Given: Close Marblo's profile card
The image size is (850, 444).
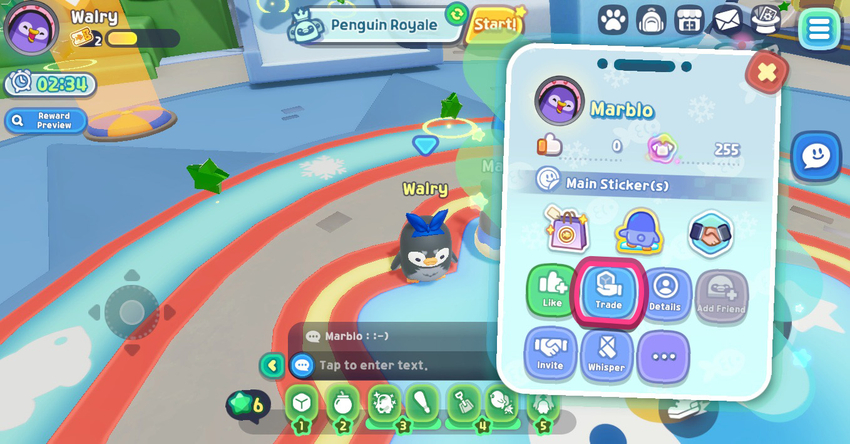Looking at the screenshot, I should pyautogui.click(x=767, y=72).
